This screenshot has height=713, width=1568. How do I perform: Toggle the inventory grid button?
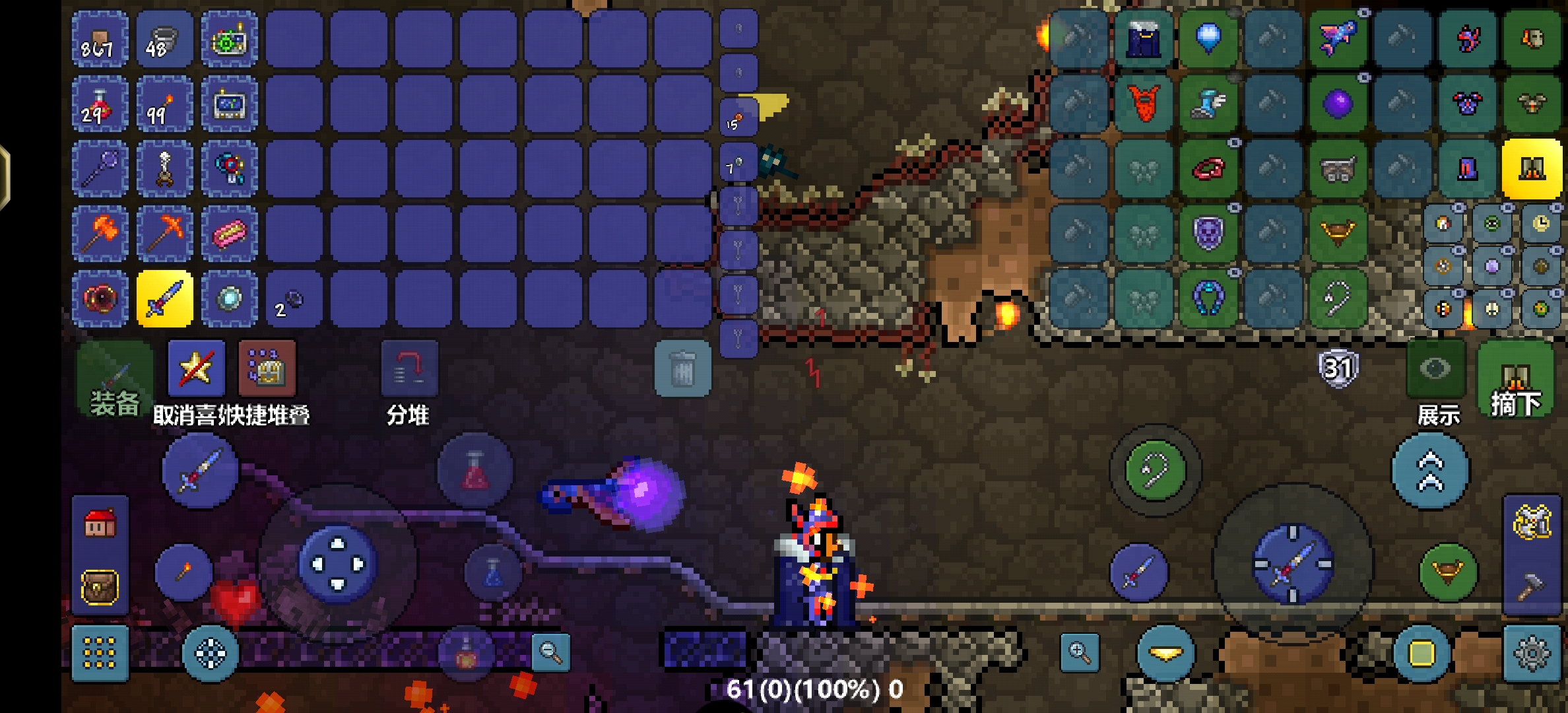[x=100, y=653]
